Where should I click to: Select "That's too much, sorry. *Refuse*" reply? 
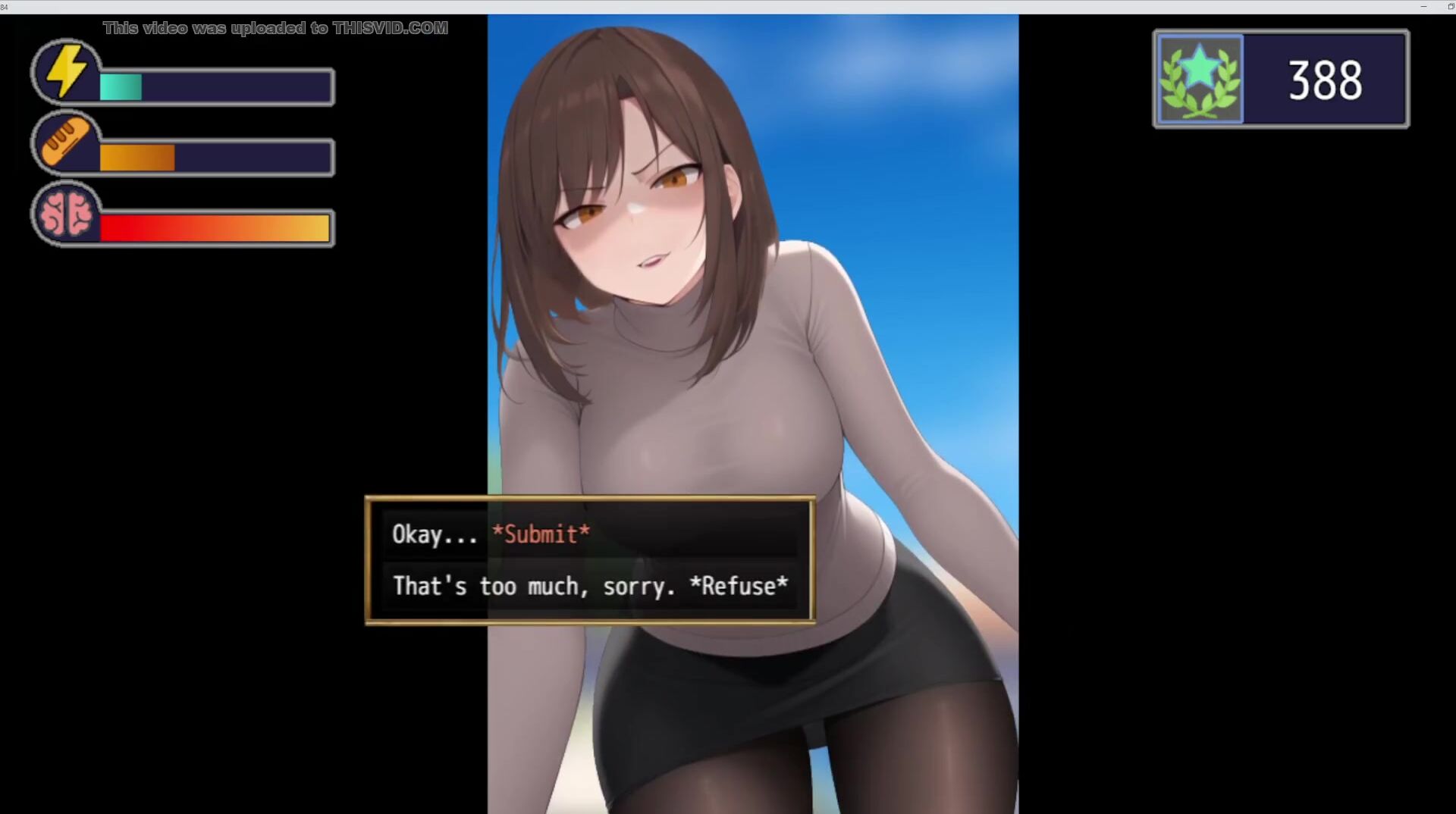pos(588,586)
